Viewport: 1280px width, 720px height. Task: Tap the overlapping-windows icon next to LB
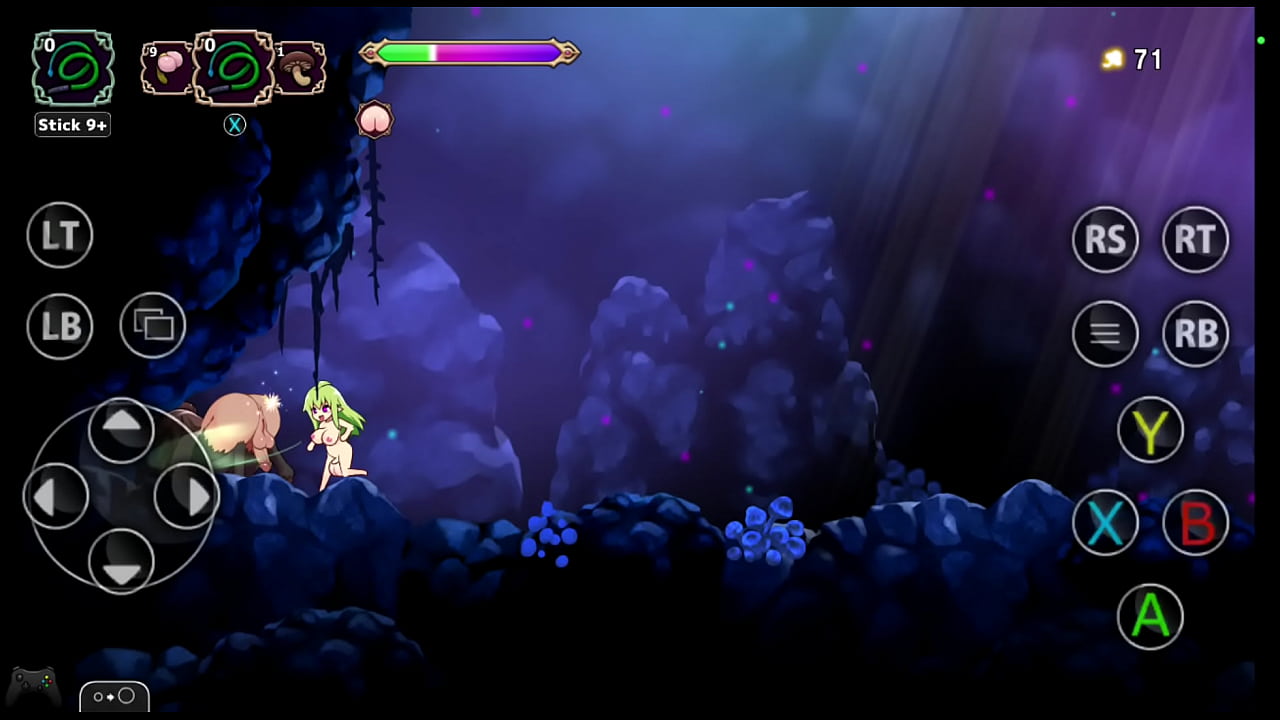[152, 326]
